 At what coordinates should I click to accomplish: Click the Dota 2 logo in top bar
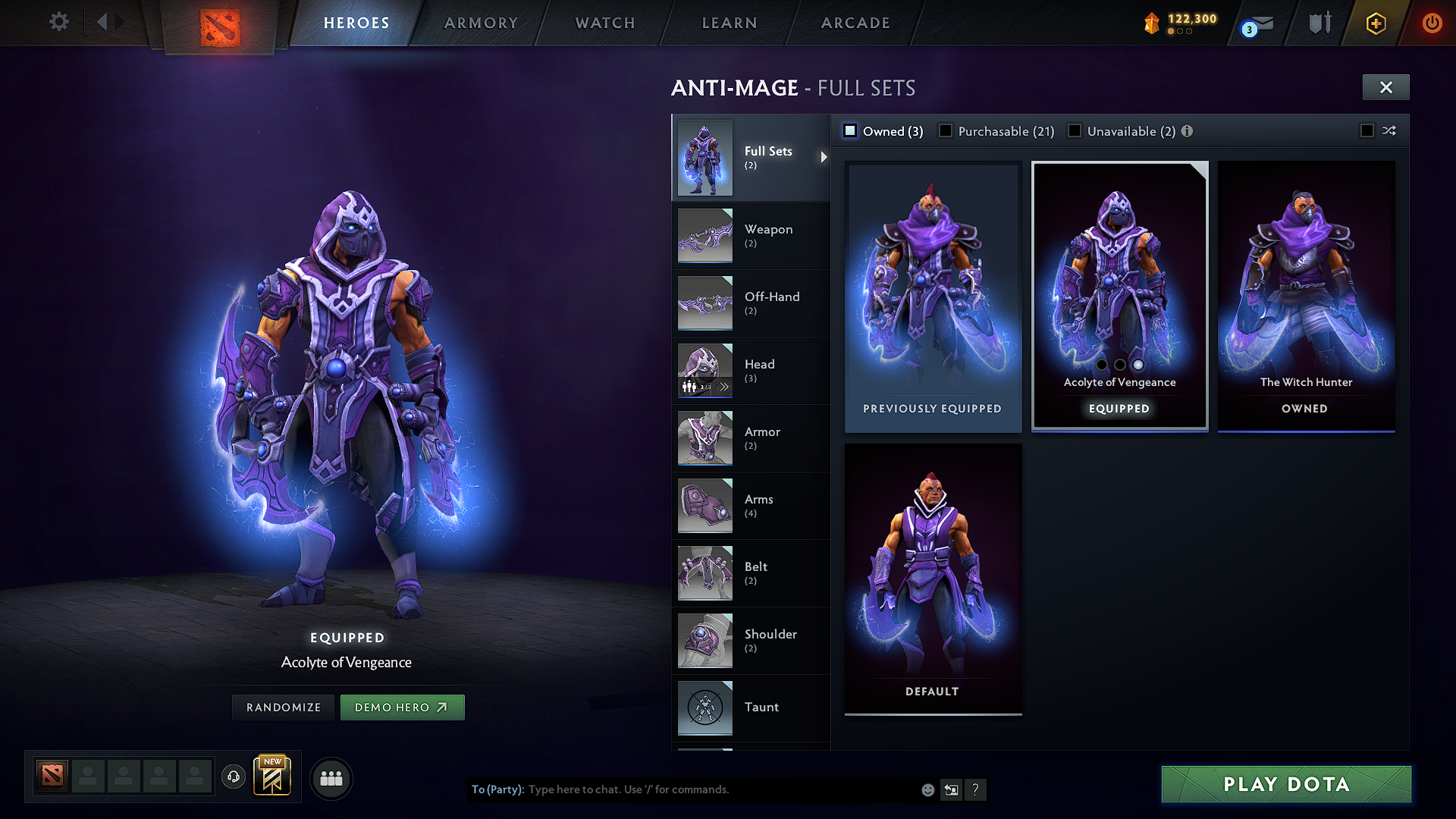pyautogui.click(x=219, y=24)
